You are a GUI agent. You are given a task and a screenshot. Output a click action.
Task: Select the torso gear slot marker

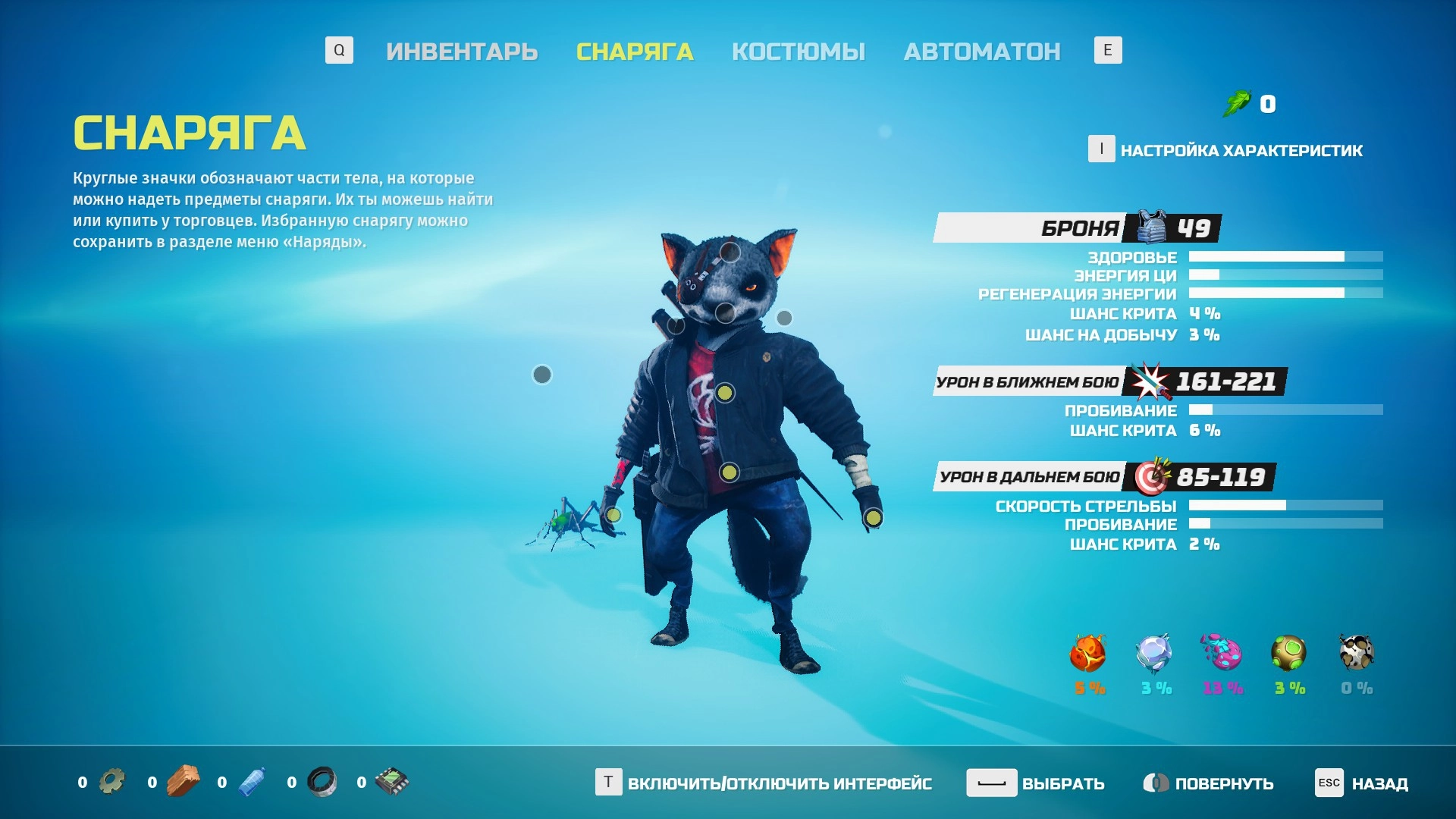click(x=725, y=393)
